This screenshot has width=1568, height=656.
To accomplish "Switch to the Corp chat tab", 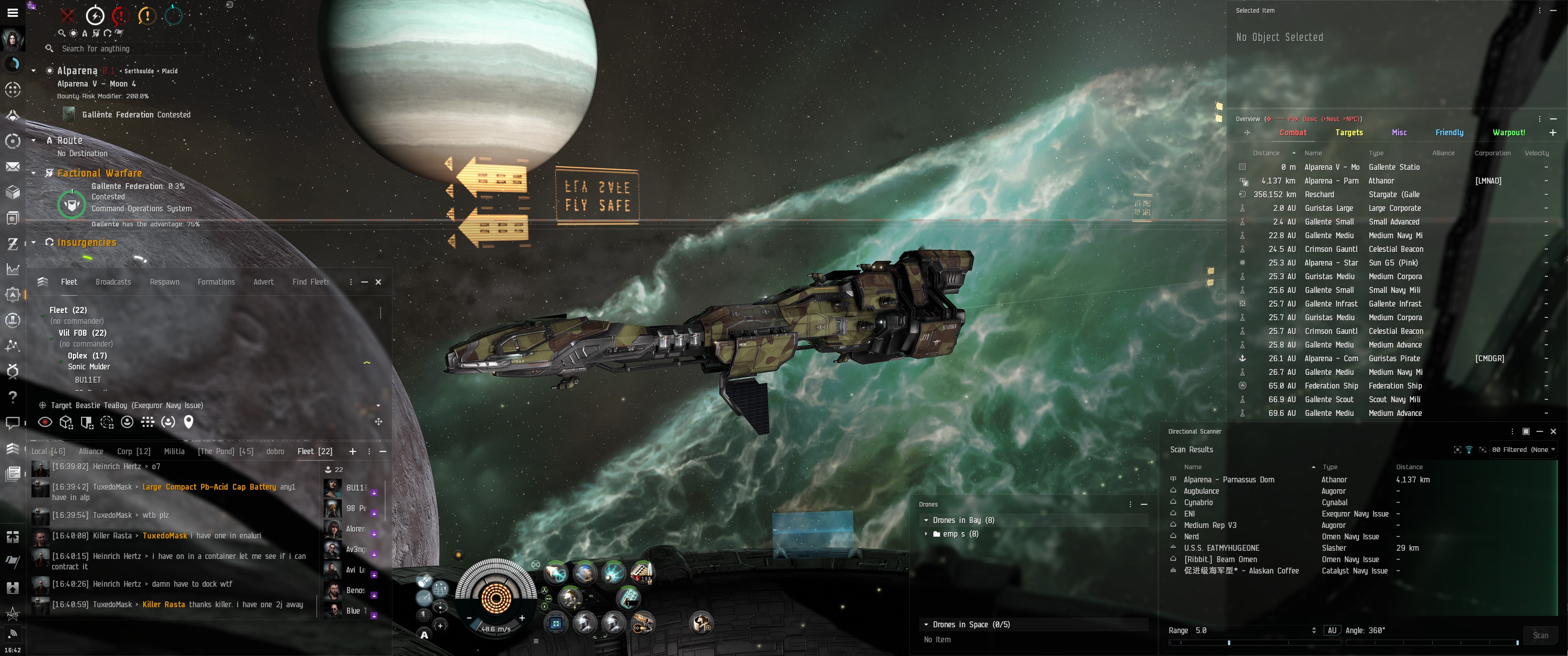I will (133, 451).
